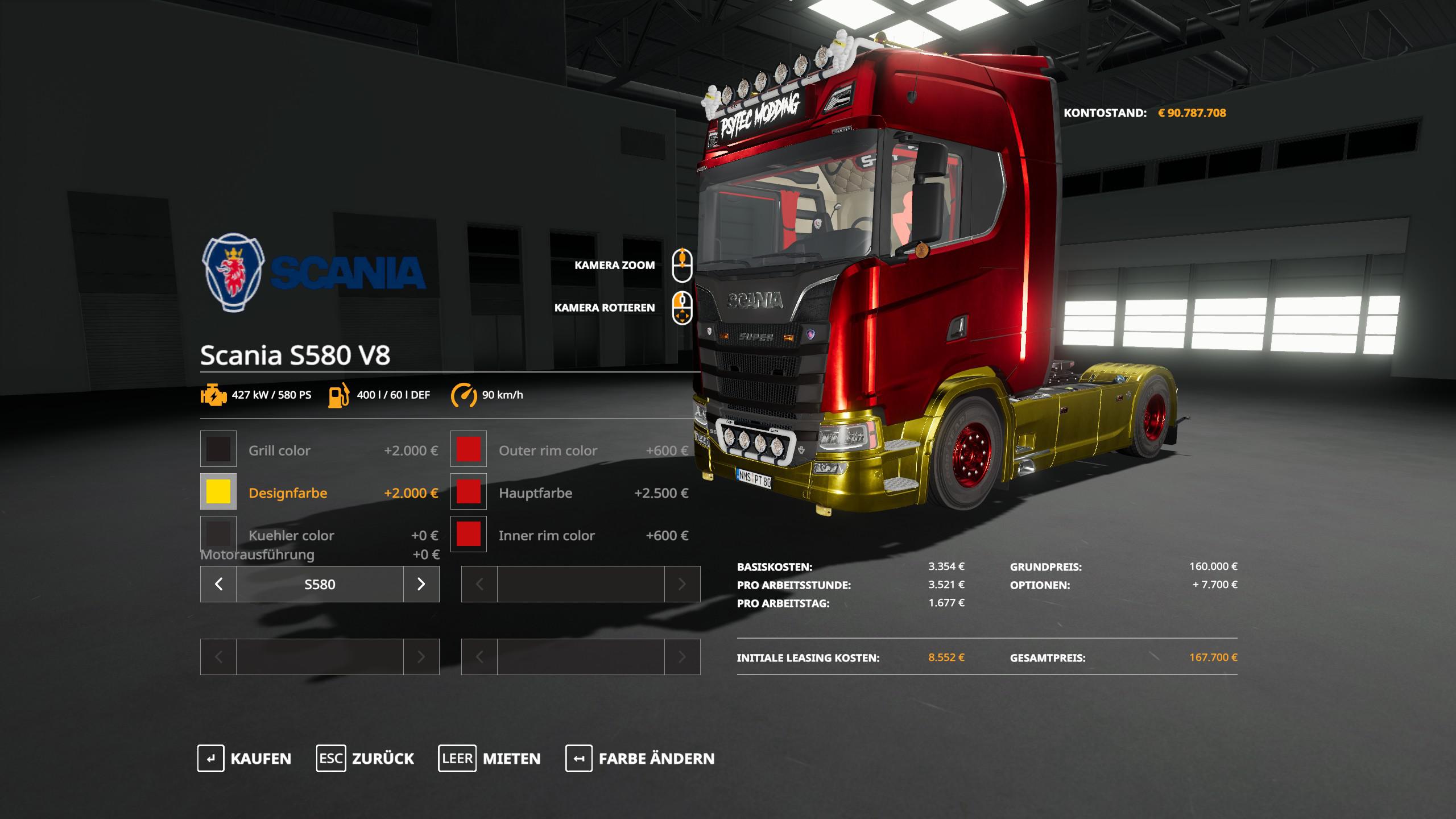The width and height of the screenshot is (1456, 819).
Task: Change the Outer rim color
Action: [469, 449]
